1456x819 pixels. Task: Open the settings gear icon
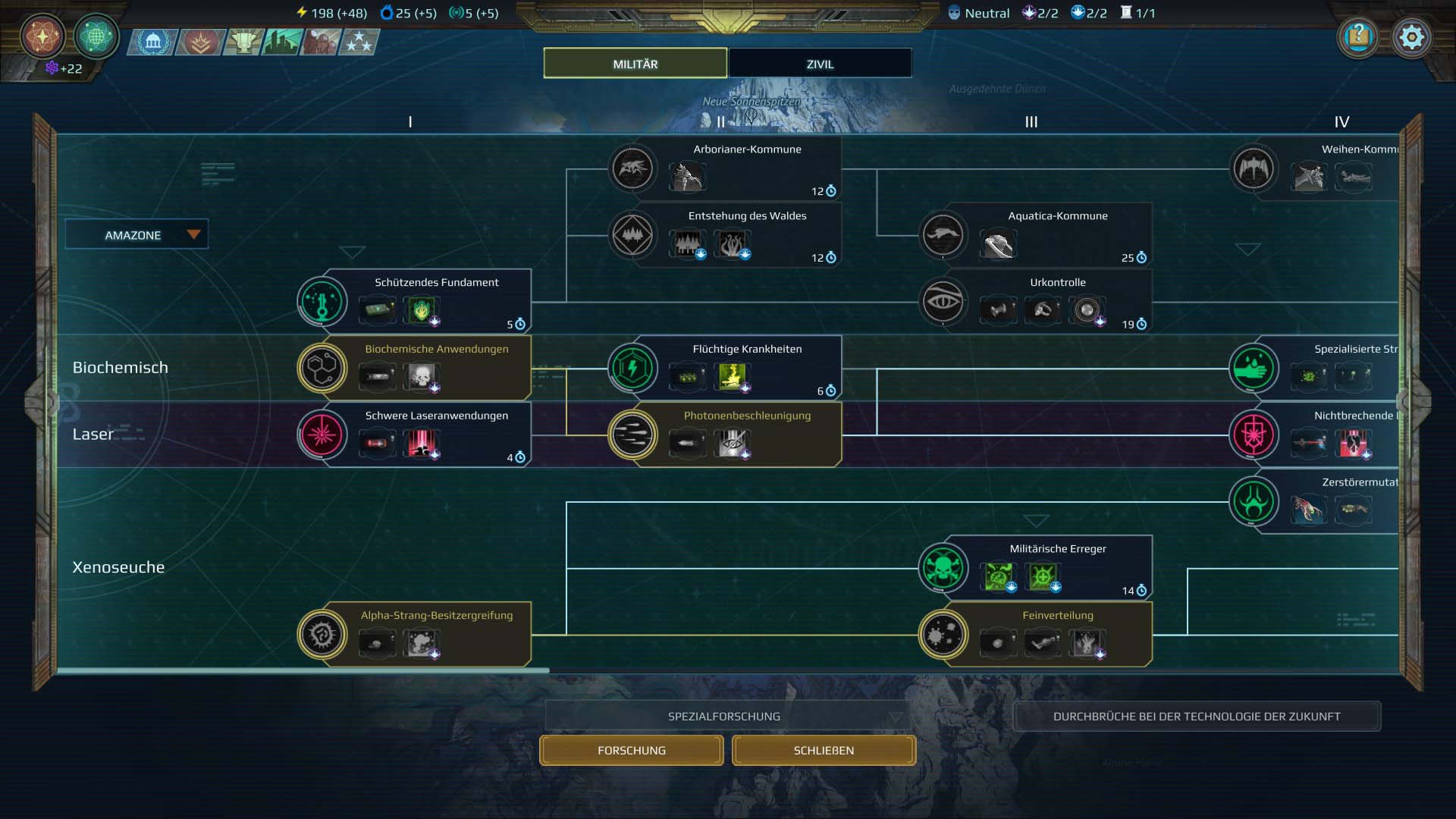pos(1411,37)
